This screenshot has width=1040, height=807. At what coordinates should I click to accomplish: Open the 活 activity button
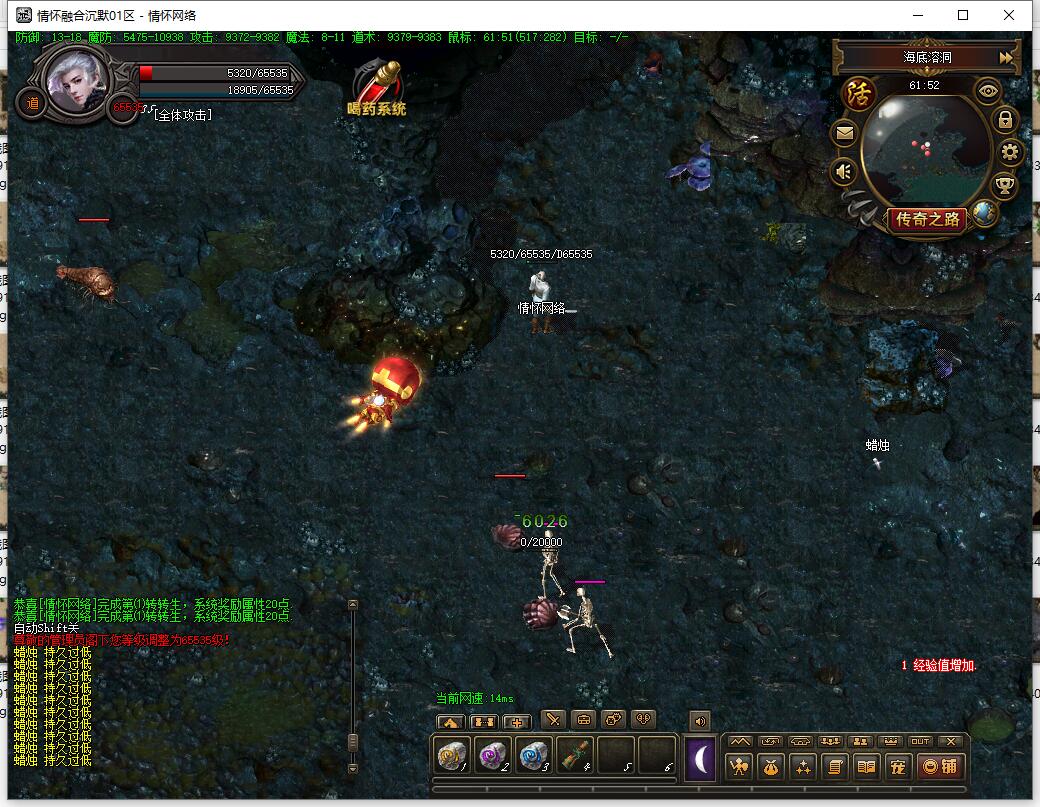click(858, 95)
